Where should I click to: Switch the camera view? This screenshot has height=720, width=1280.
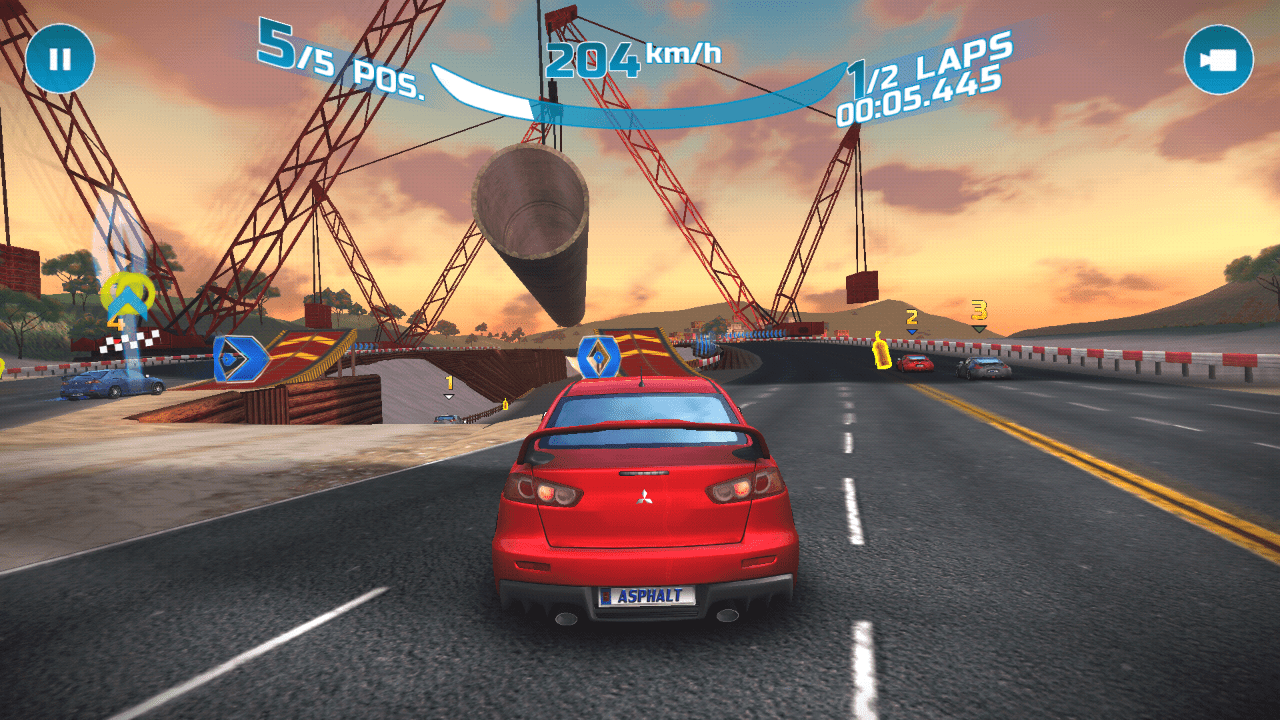pyautogui.click(x=1218, y=60)
